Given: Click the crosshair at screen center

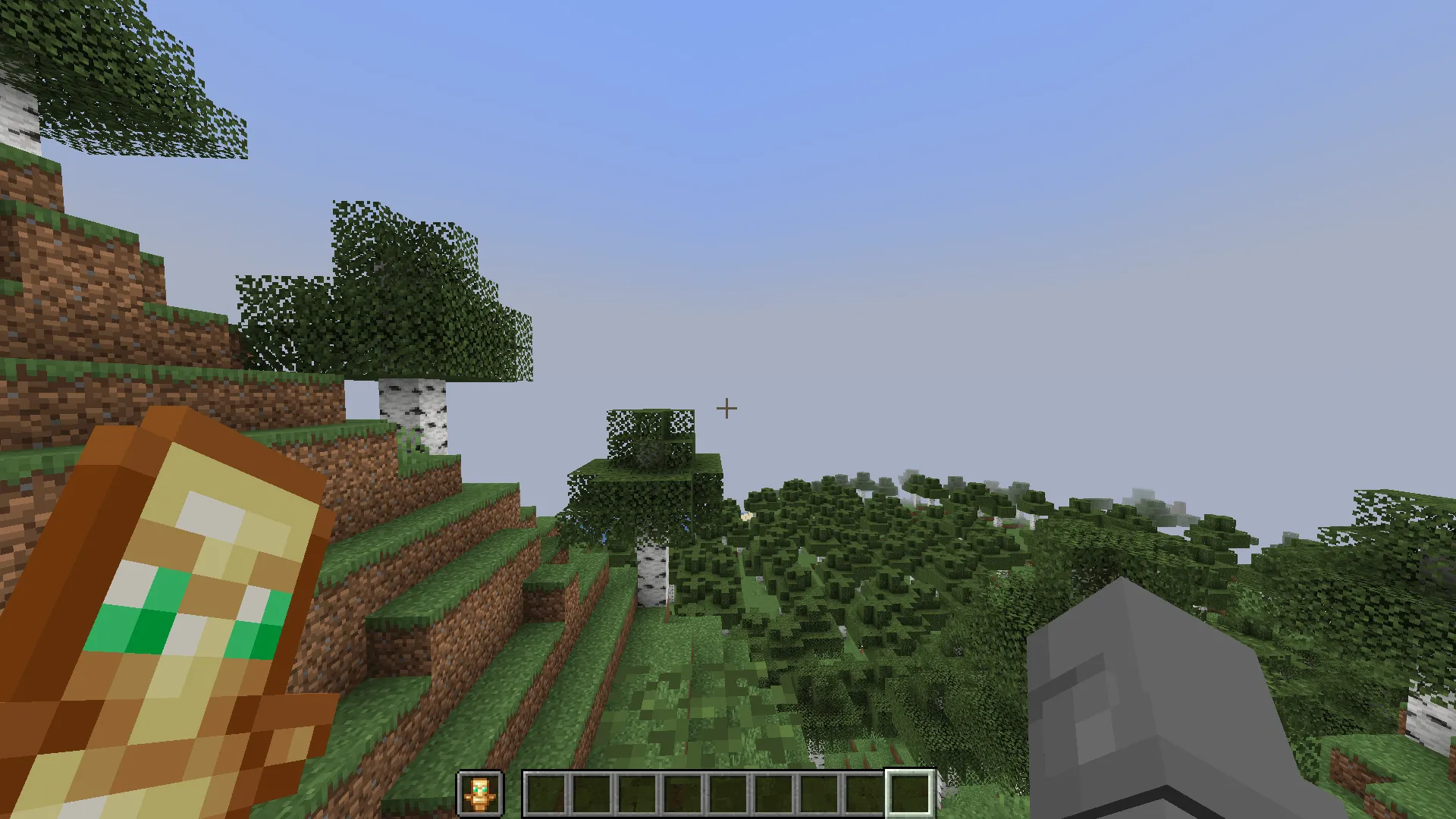Looking at the screenshot, I should pos(726,409).
